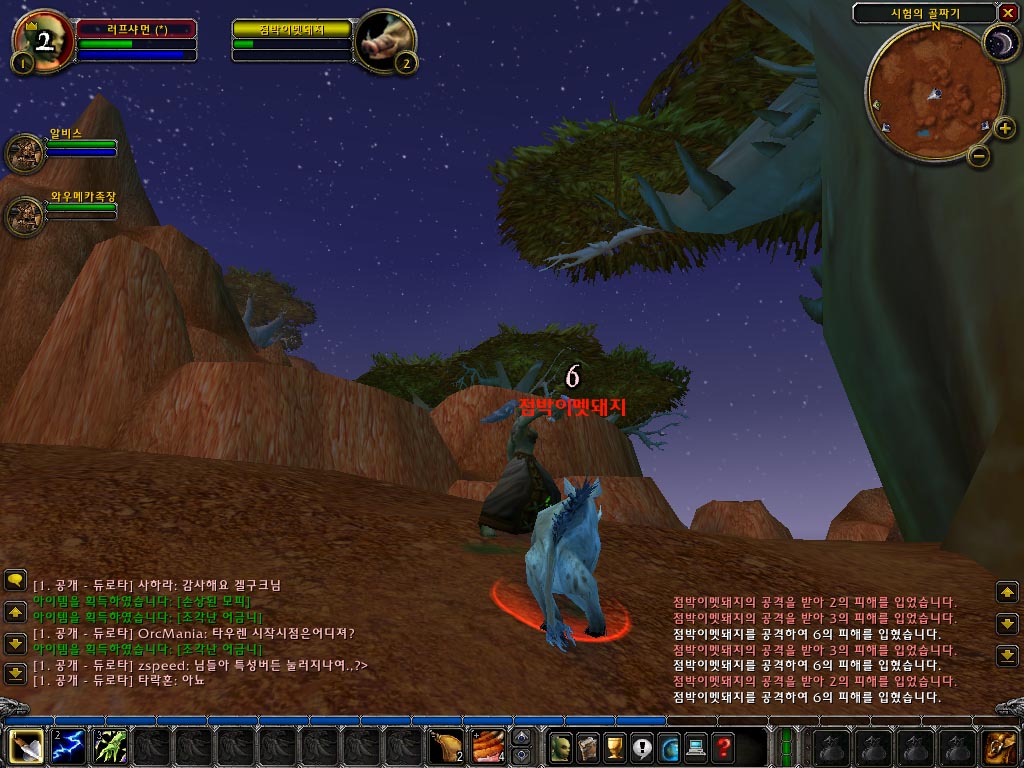Open the social speech-bubble button
Viewport: 1024px width, 768px height.
[641, 746]
